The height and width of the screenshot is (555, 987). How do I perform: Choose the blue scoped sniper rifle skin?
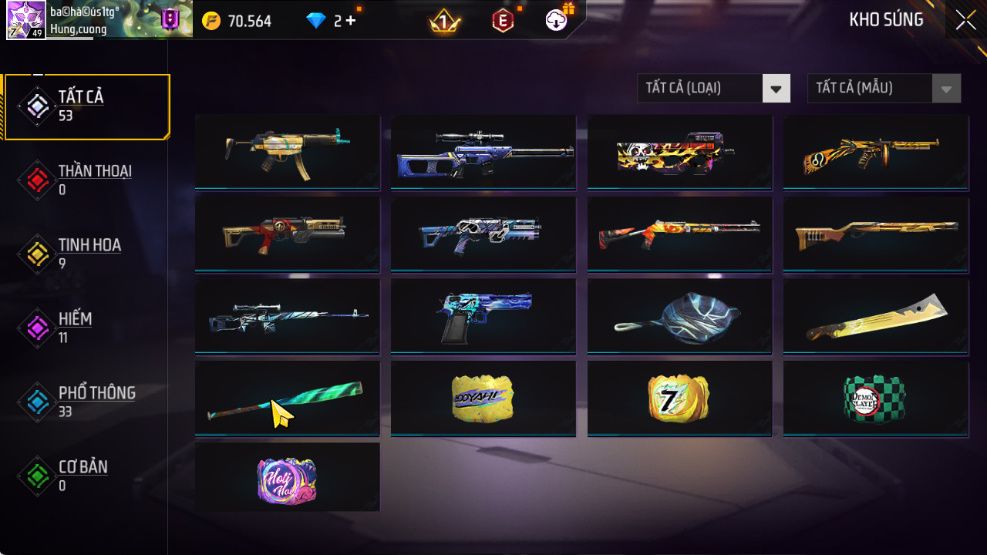[x=483, y=152]
